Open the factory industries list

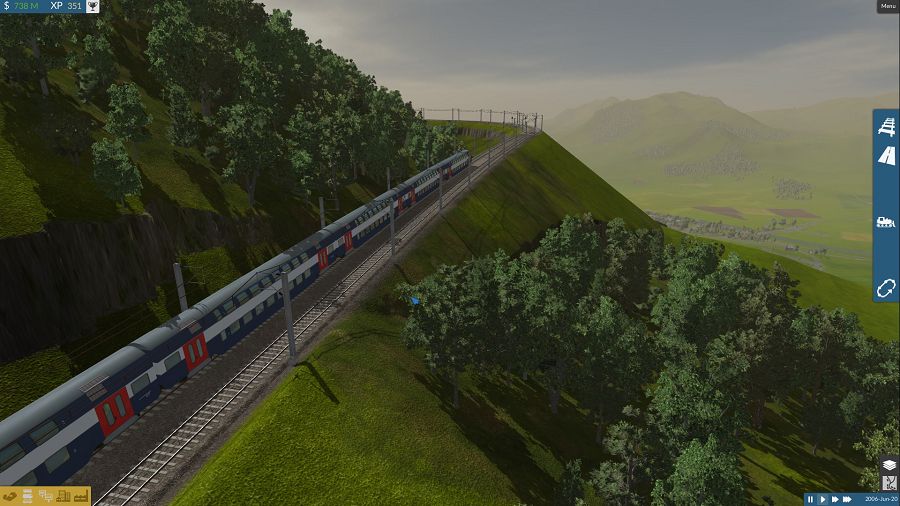(79, 496)
